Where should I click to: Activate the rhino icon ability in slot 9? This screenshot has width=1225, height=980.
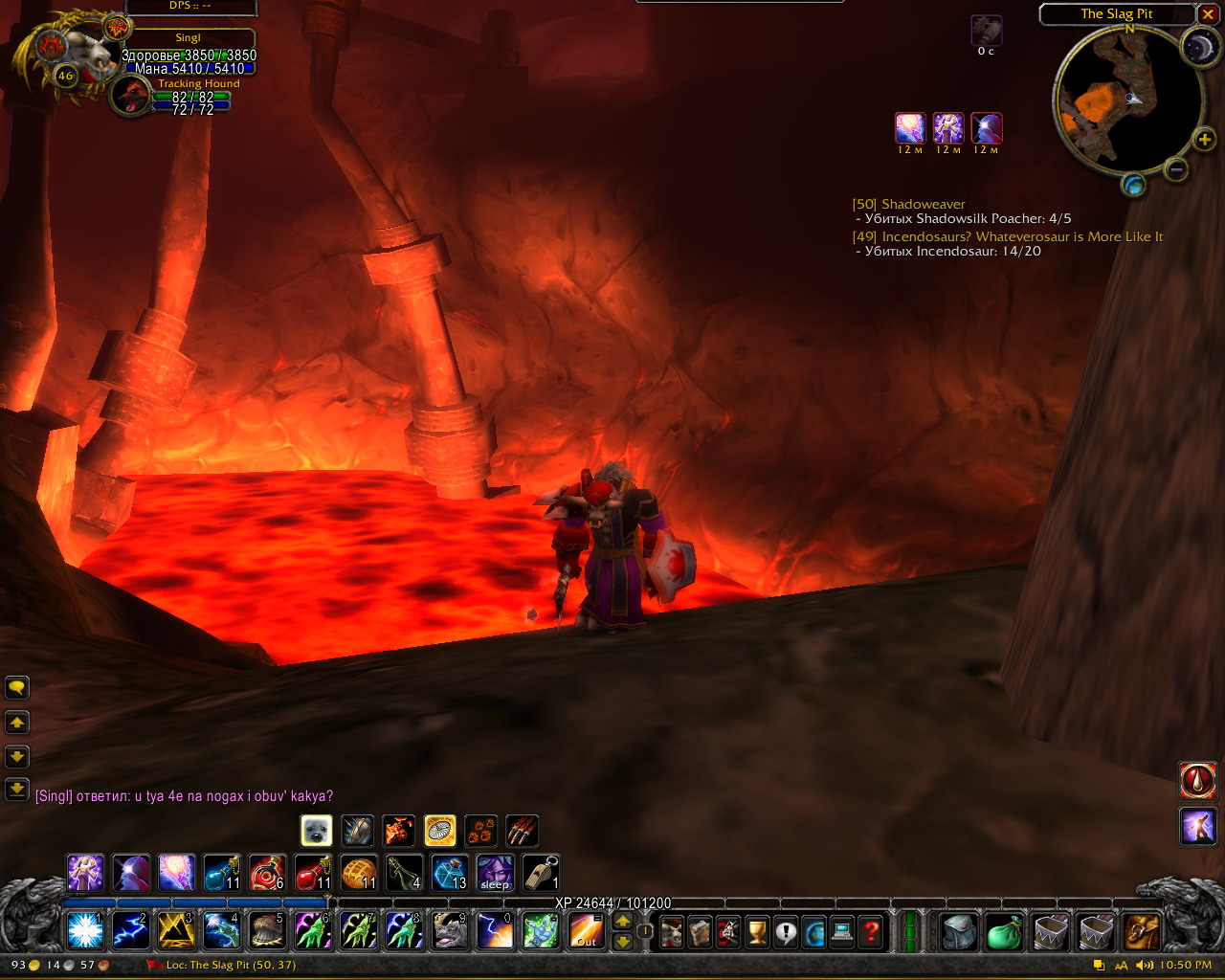(449, 930)
